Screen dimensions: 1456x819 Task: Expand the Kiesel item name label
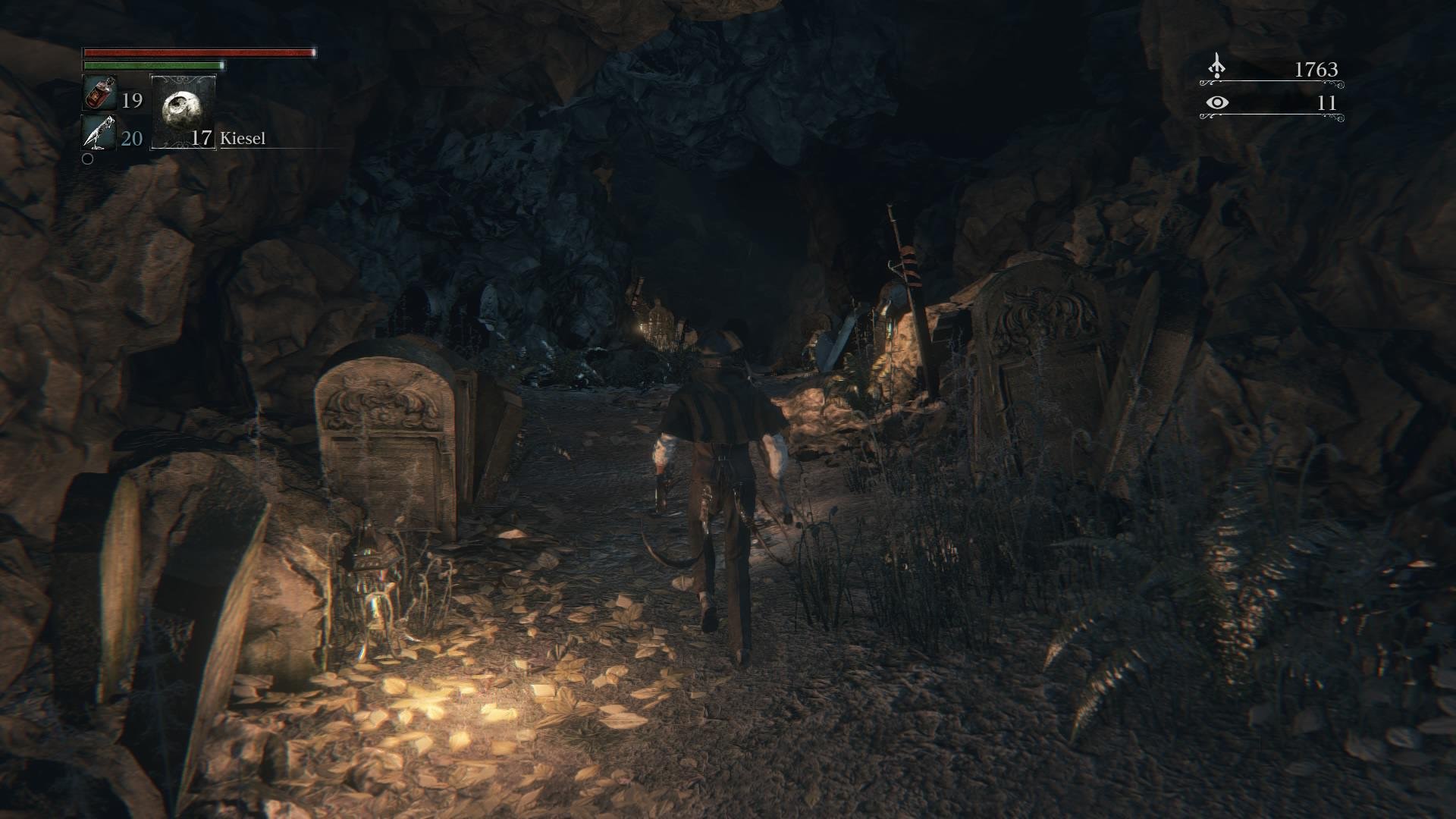(243, 139)
